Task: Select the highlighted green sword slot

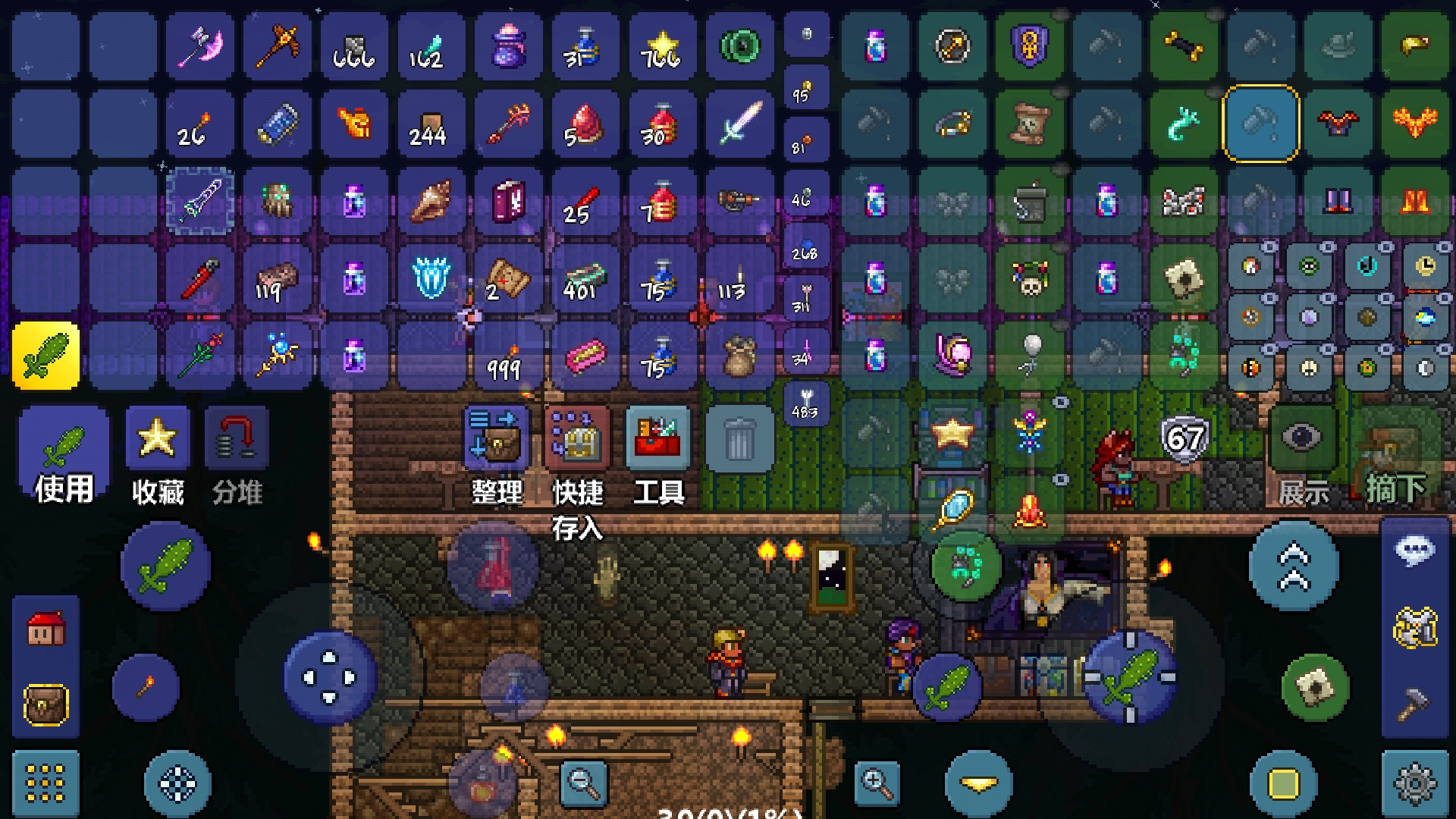Action: [x=45, y=355]
